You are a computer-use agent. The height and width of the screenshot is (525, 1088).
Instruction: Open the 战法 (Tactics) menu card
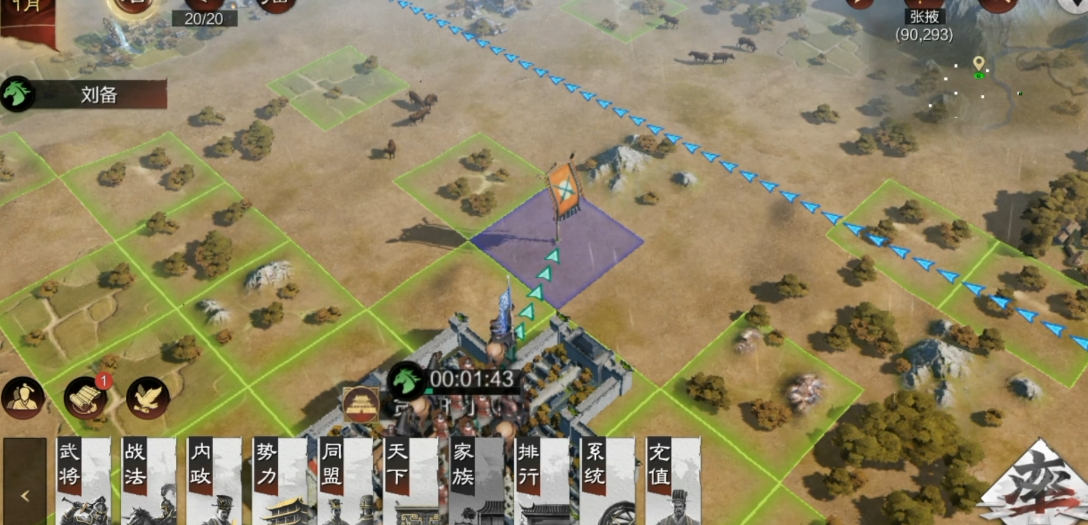[148, 481]
